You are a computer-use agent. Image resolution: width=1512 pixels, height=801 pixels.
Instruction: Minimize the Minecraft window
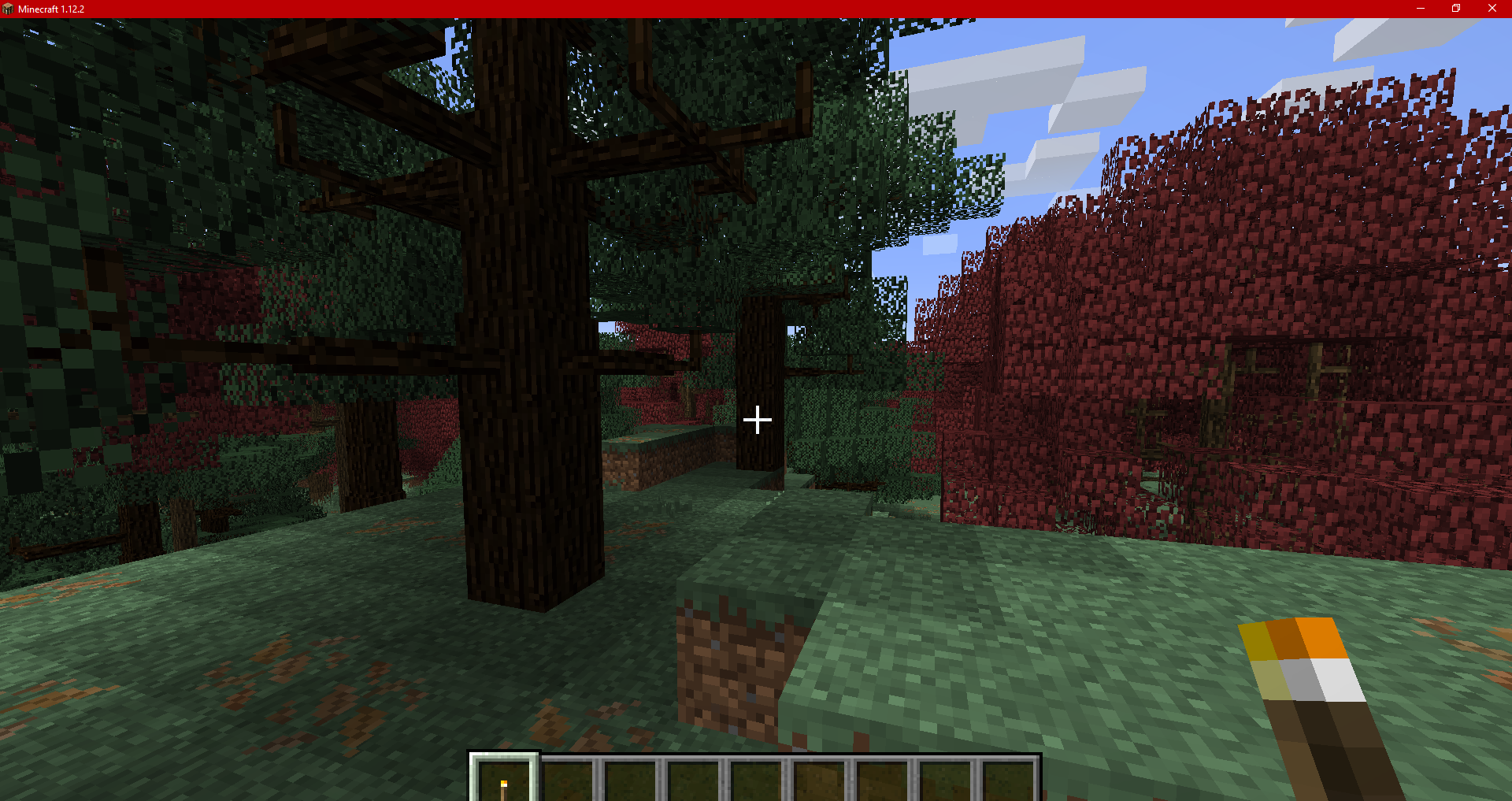click(1420, 9)
